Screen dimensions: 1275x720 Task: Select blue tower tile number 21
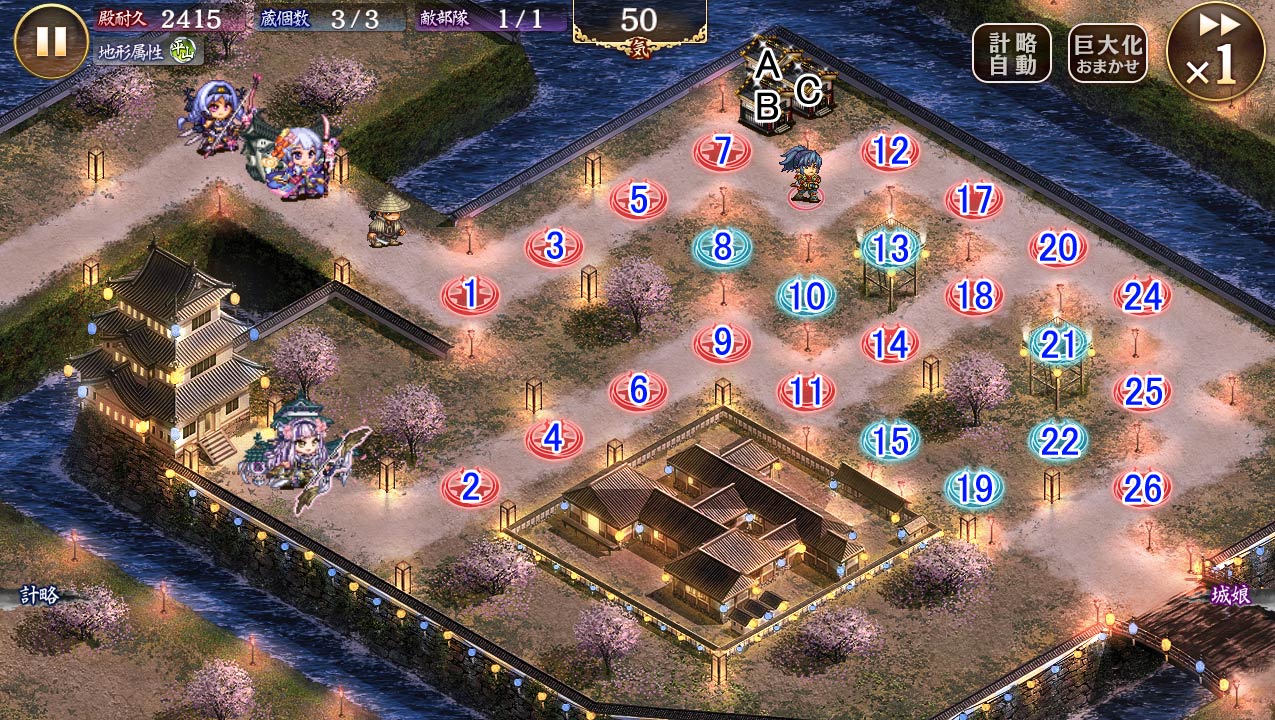1058,344
